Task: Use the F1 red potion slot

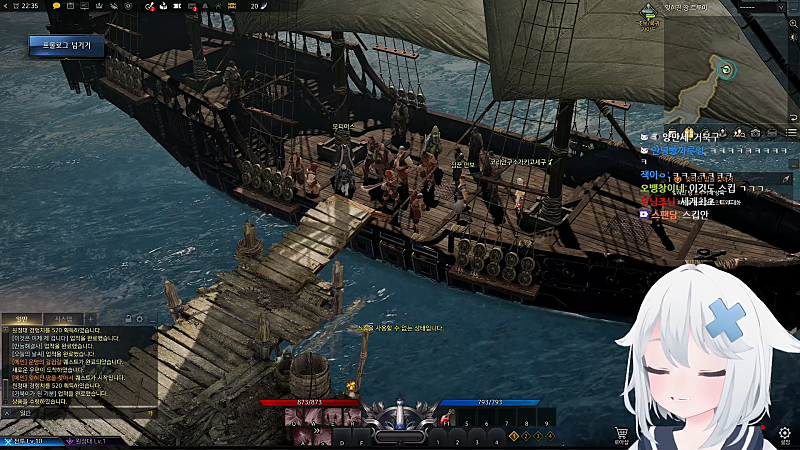Action: [445, 419]
